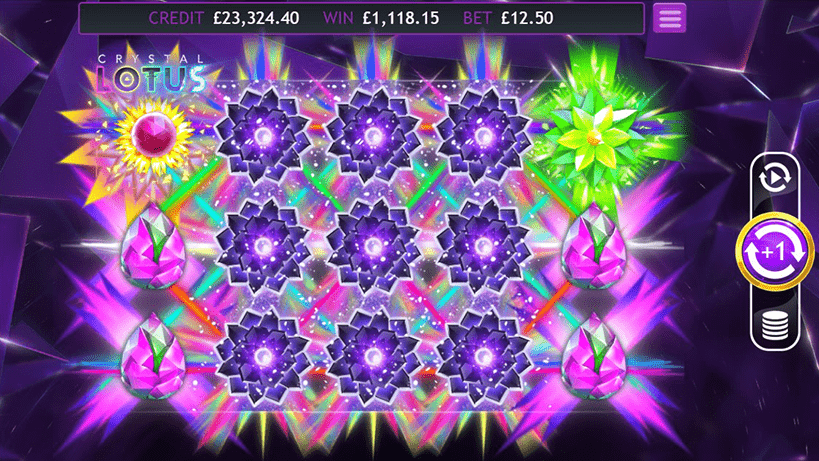Open the purple hamburger menu
Image resolution: width=819 pixels, height=461 pixels.
pyautogui.click(x=669, y=18)
